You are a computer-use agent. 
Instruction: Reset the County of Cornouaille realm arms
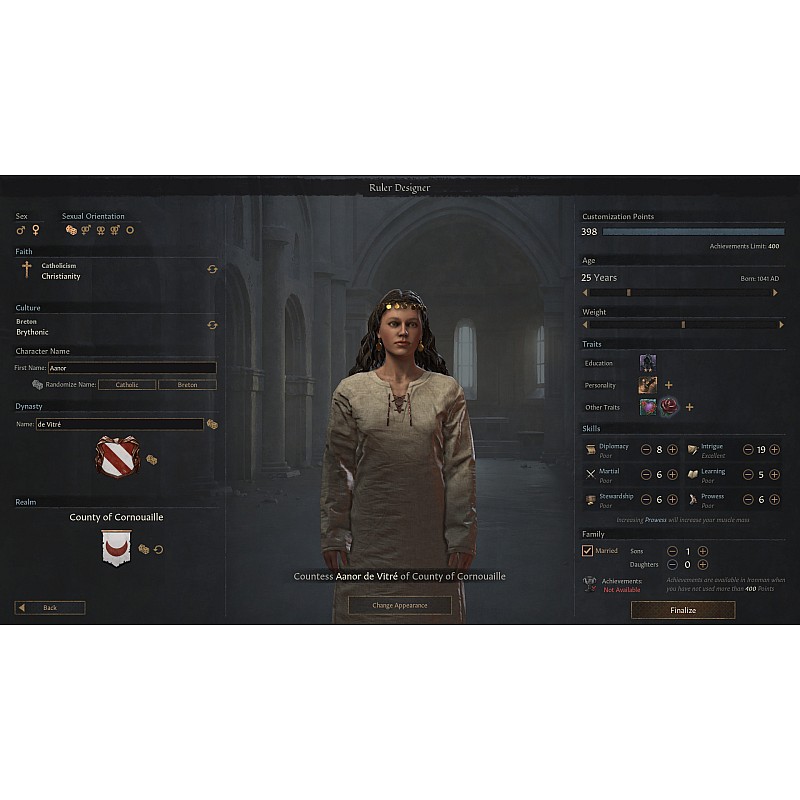pyautogui.click(x=158, y=549)
